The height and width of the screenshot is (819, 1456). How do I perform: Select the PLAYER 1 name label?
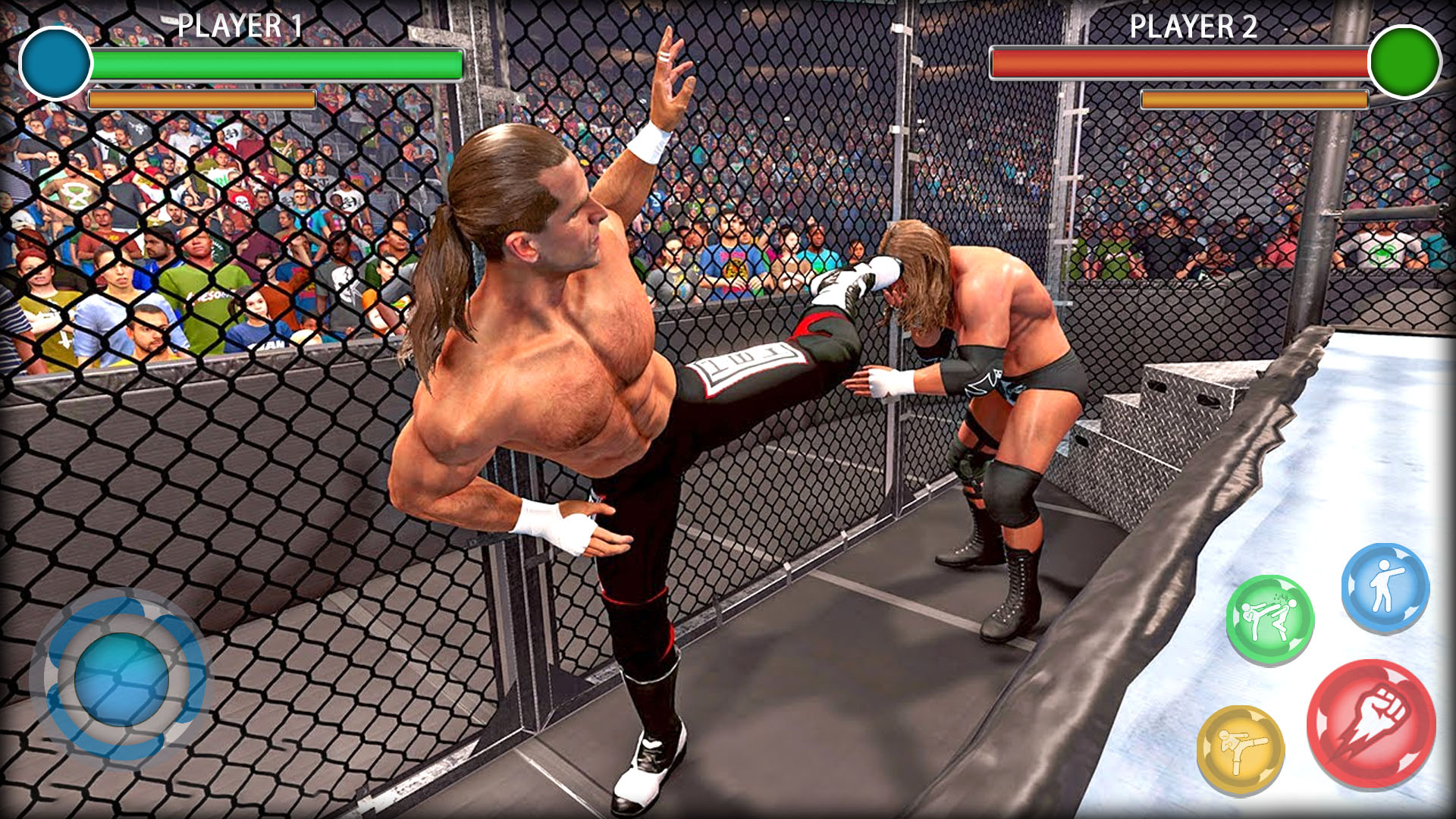(x=239, y=27)
